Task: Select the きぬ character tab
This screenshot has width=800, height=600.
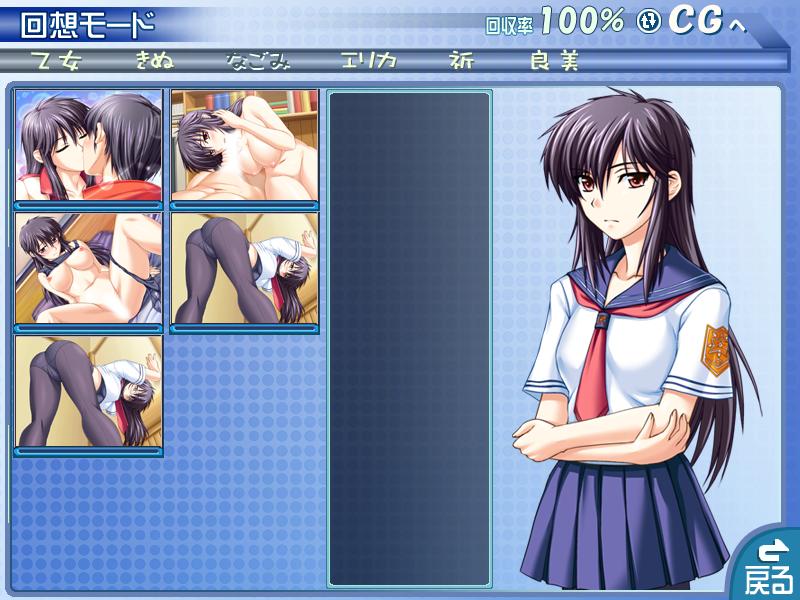Action: (154, 60)
